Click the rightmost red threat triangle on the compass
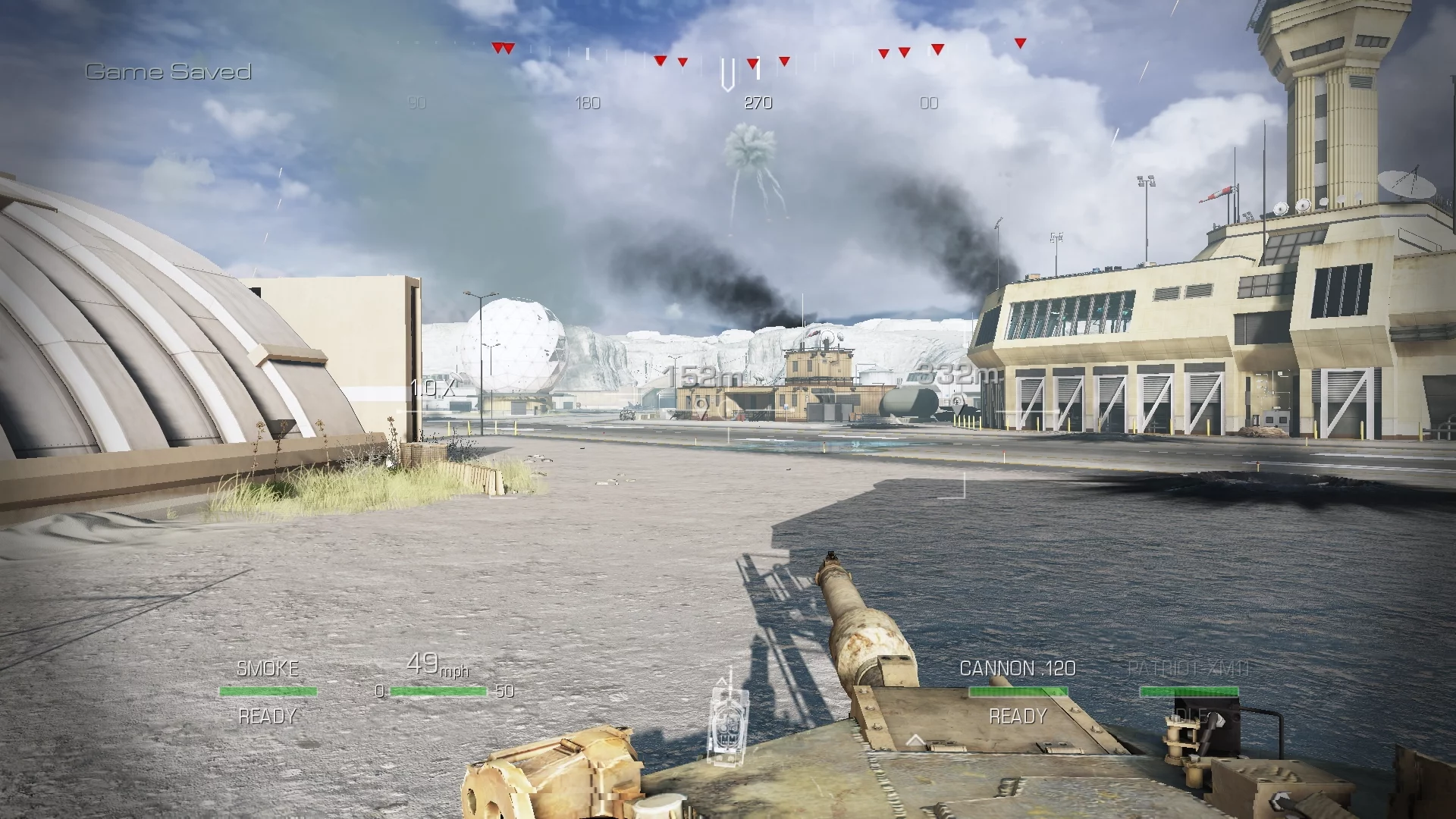 pyautogui.click(x=1020, y=42)
